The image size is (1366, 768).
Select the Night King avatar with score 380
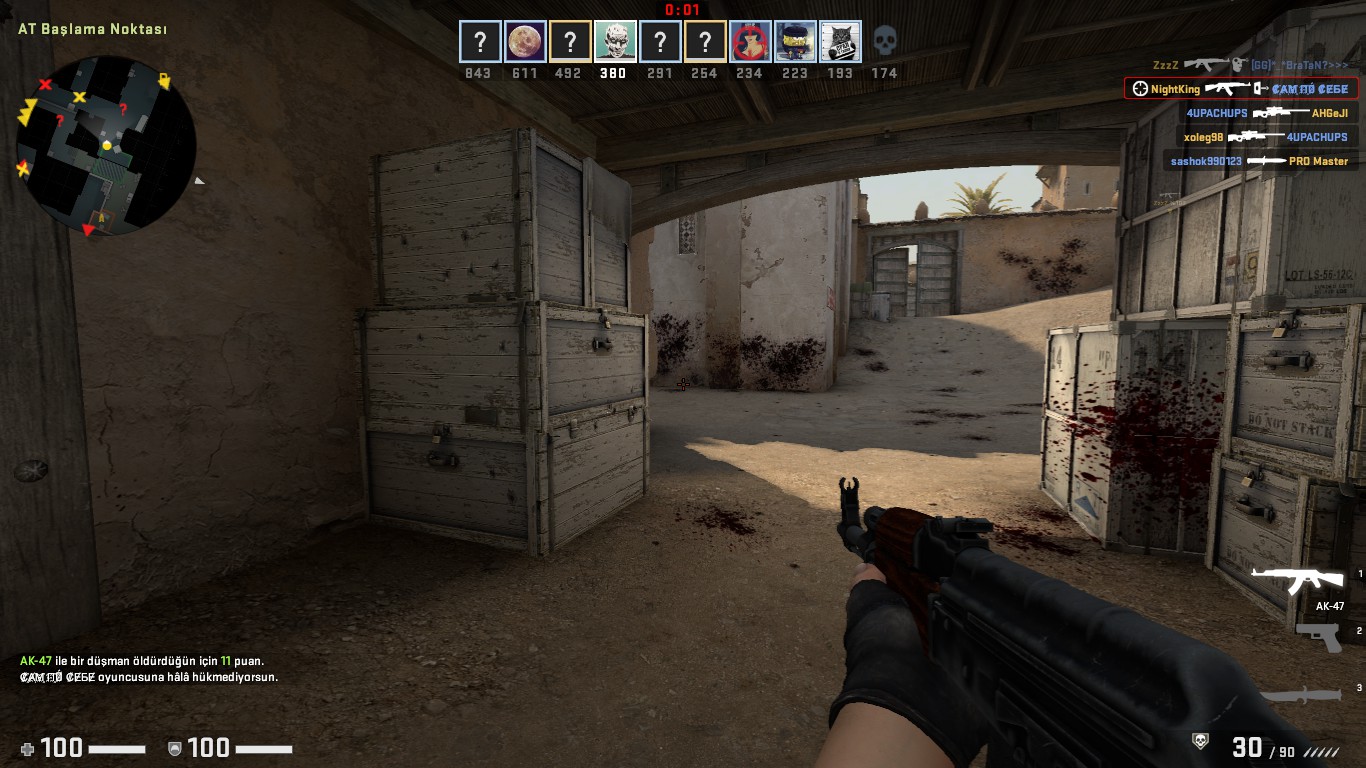614,42
